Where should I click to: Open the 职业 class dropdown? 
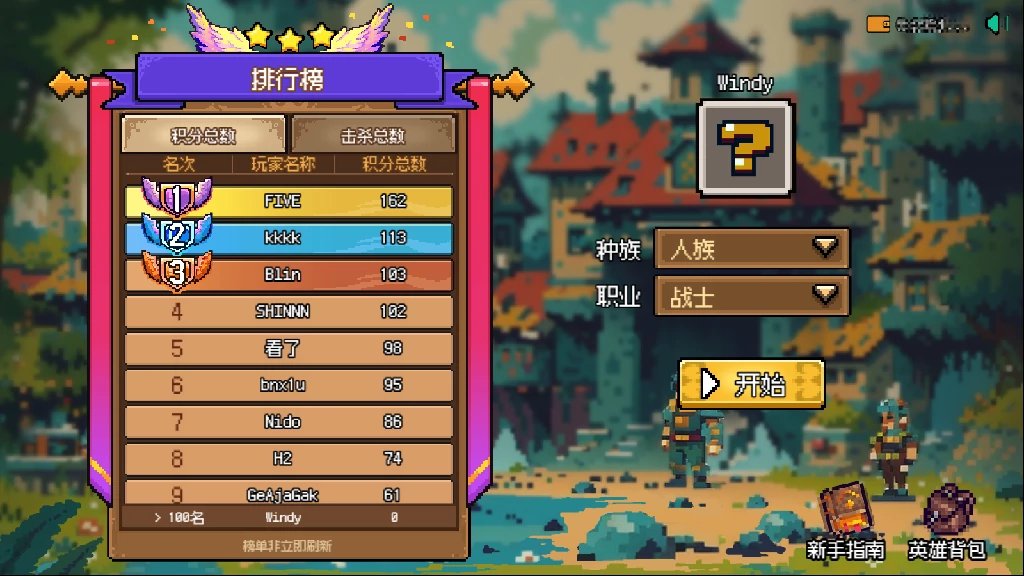(x=751, y=296)
